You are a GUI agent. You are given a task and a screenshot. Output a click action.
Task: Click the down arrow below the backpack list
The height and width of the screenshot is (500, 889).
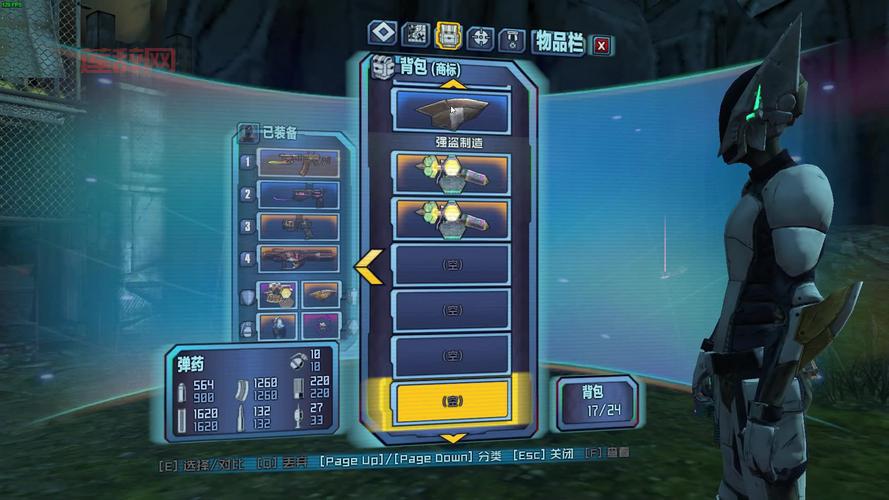tap(453, 438)
